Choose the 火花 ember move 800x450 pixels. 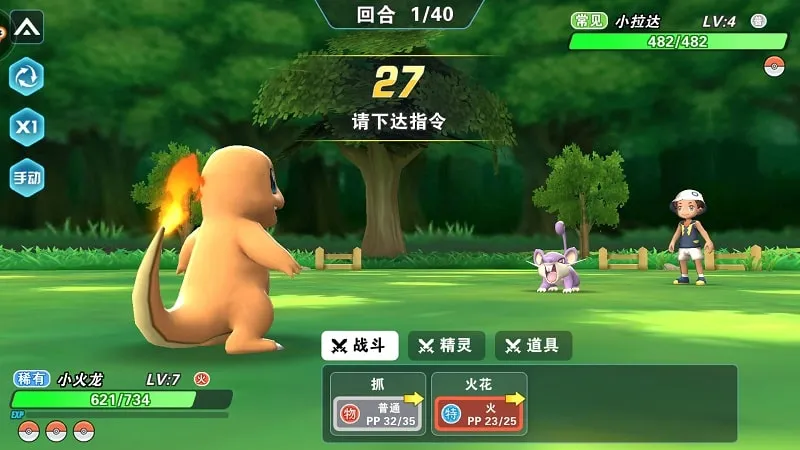[479, 404]
